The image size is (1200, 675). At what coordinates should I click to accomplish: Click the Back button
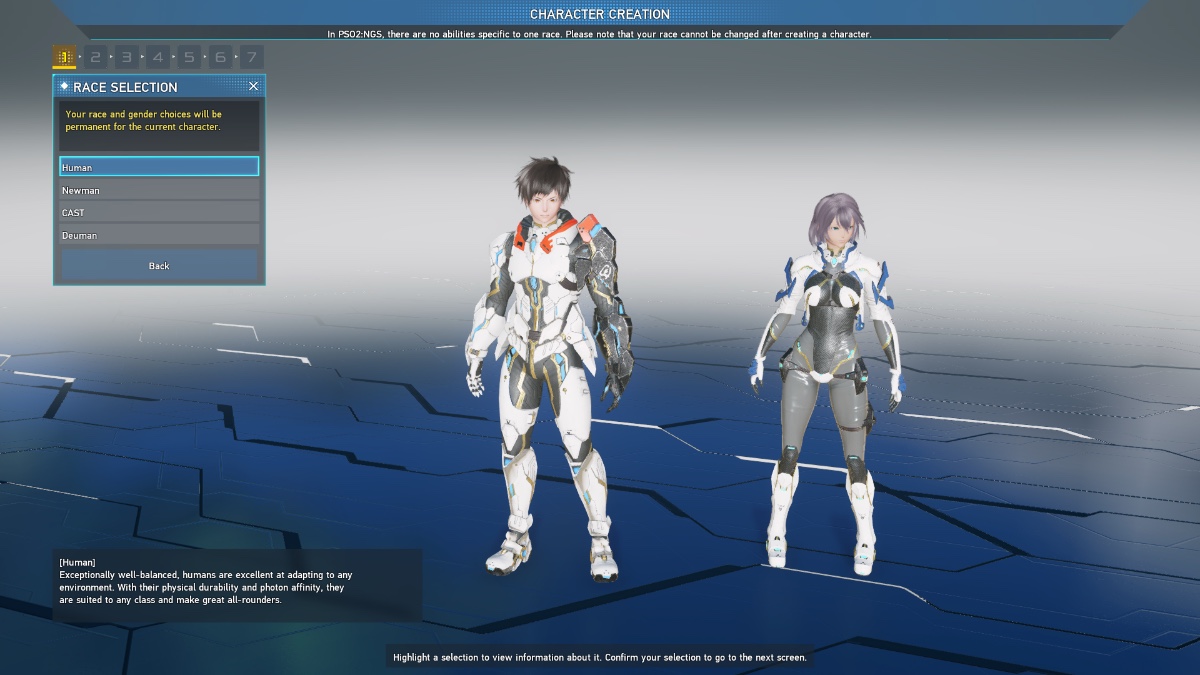[x=159, y=265]
